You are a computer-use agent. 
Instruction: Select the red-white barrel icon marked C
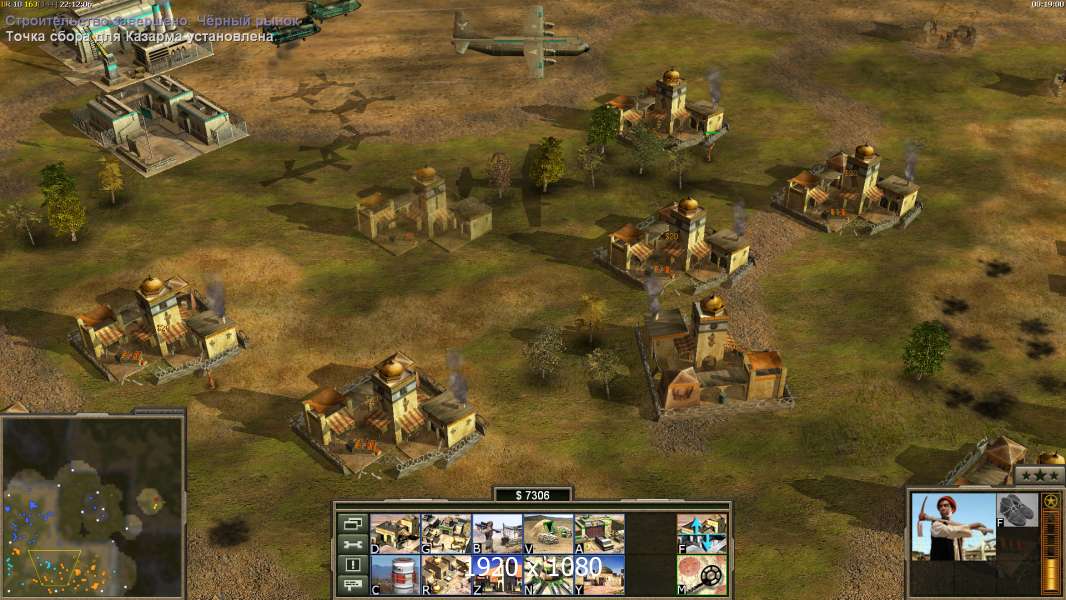click(x=395, y=574)
